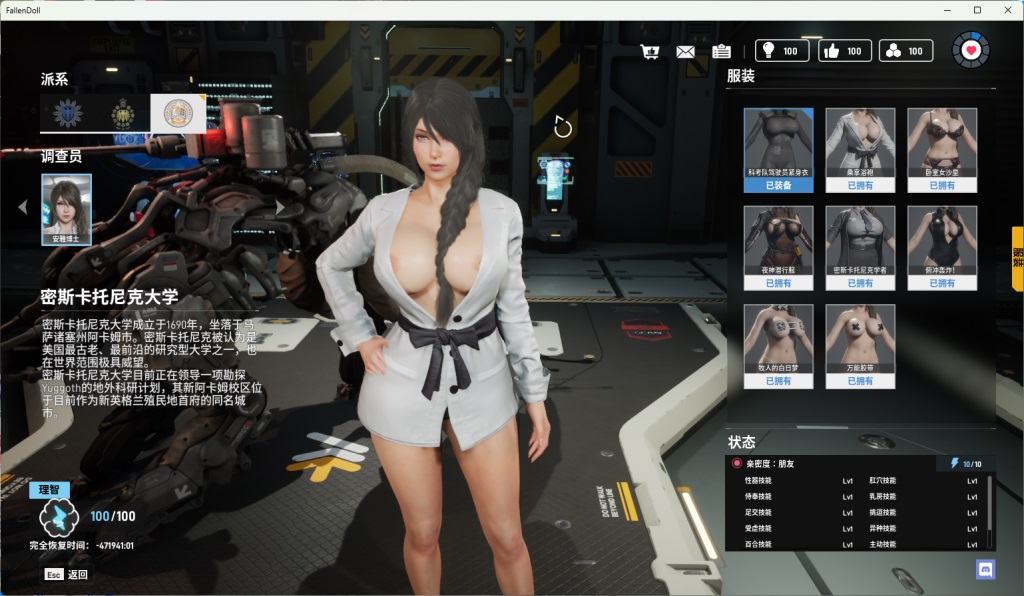Choose the 卧室女沙皇 outfit
The image size is (1024, 596).
coord(942,149)
